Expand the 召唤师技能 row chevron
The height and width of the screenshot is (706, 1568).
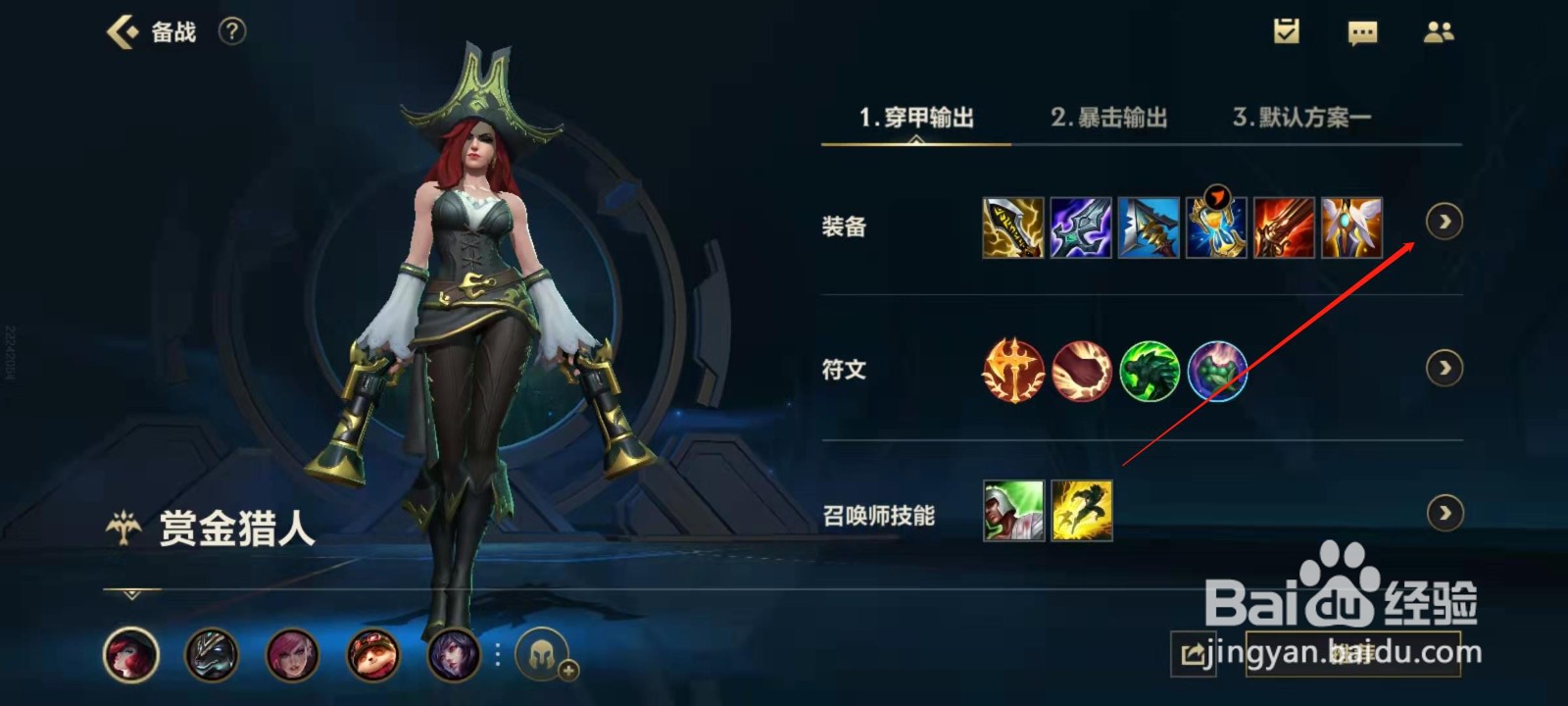tap(1445, 512)
